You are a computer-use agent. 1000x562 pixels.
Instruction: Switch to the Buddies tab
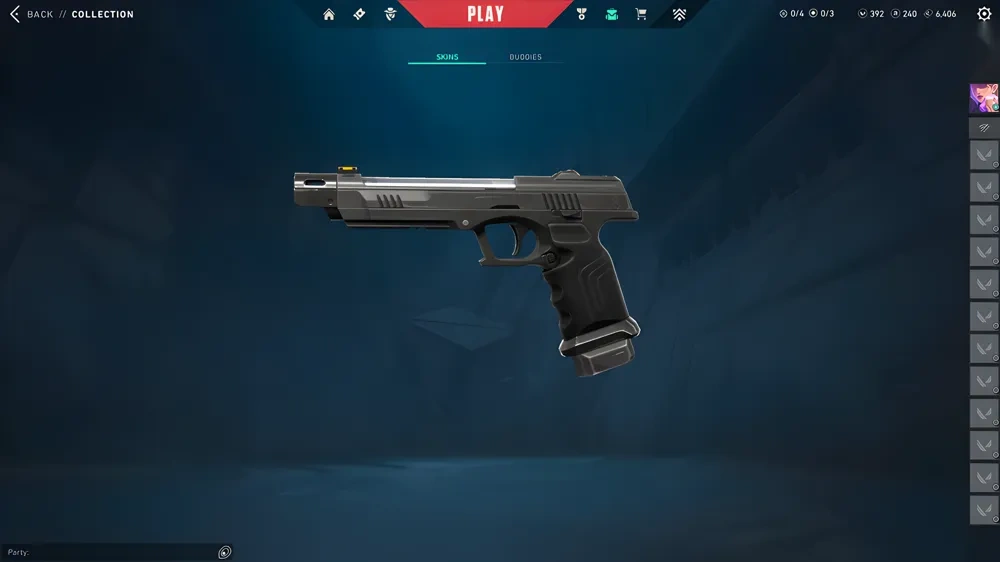pyautogui.click(x=525, y=57)
